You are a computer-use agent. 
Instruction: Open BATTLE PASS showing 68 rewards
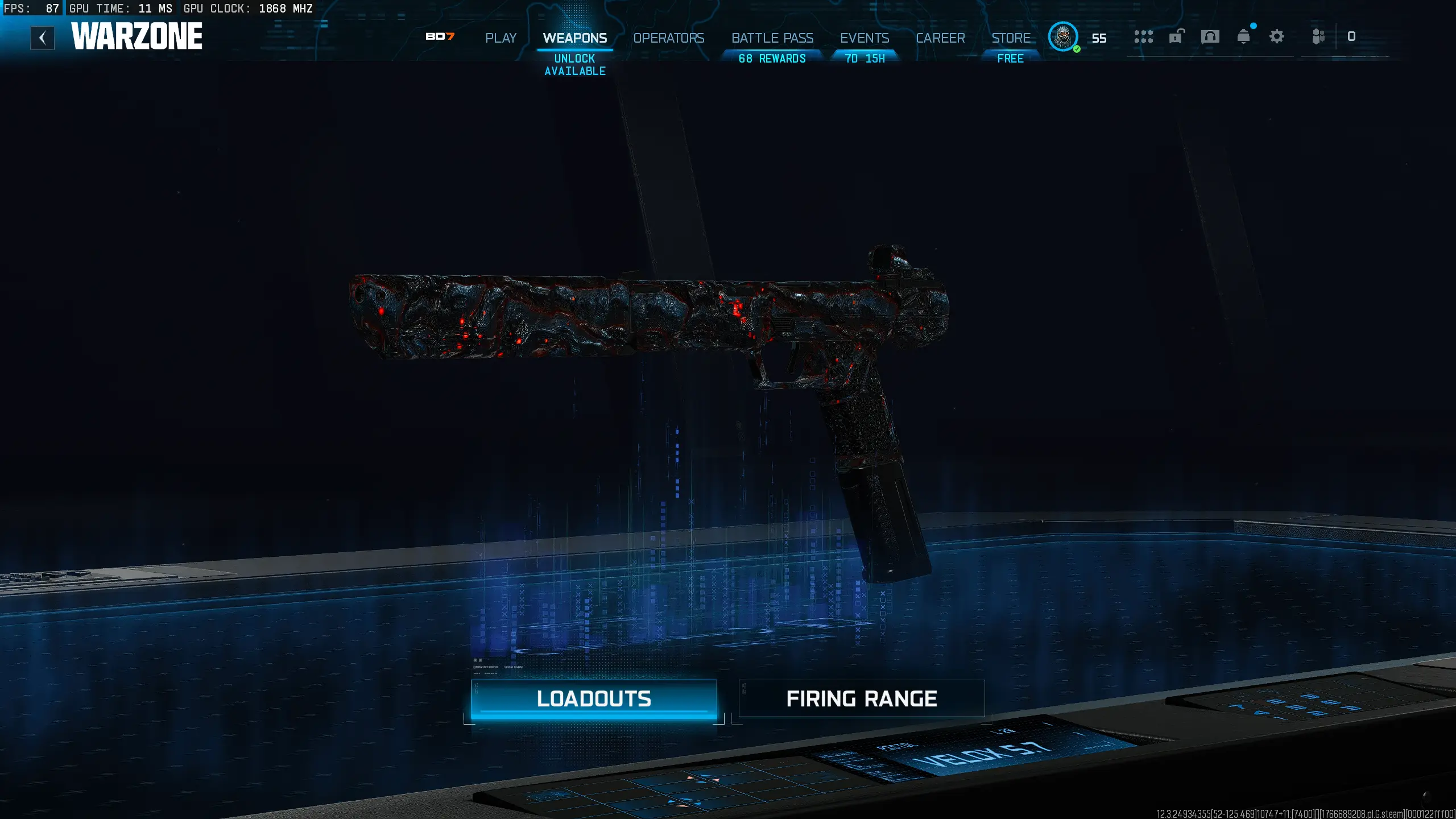[772, 38]
